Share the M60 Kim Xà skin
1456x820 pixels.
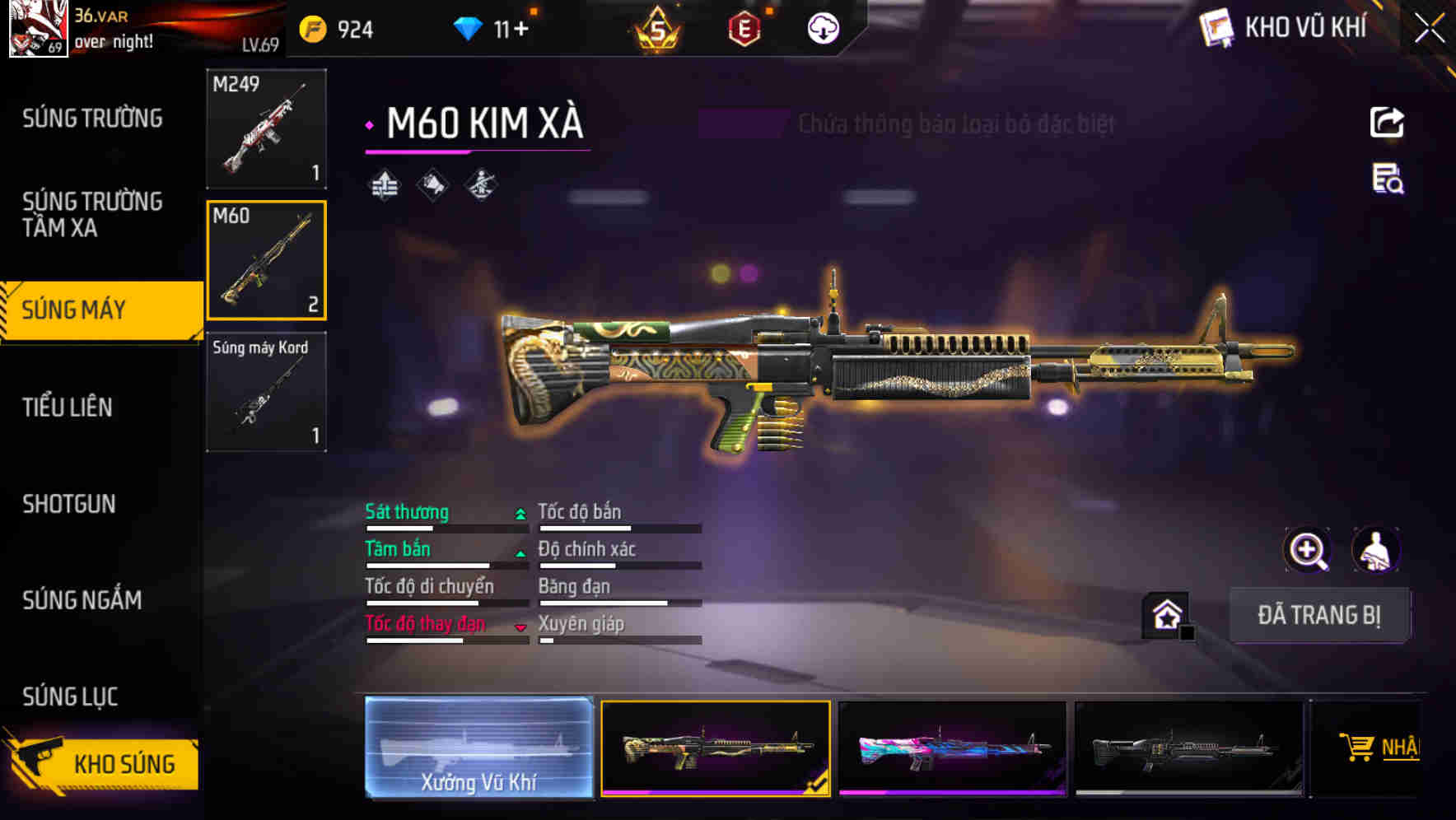click(x=1387, y=123)
